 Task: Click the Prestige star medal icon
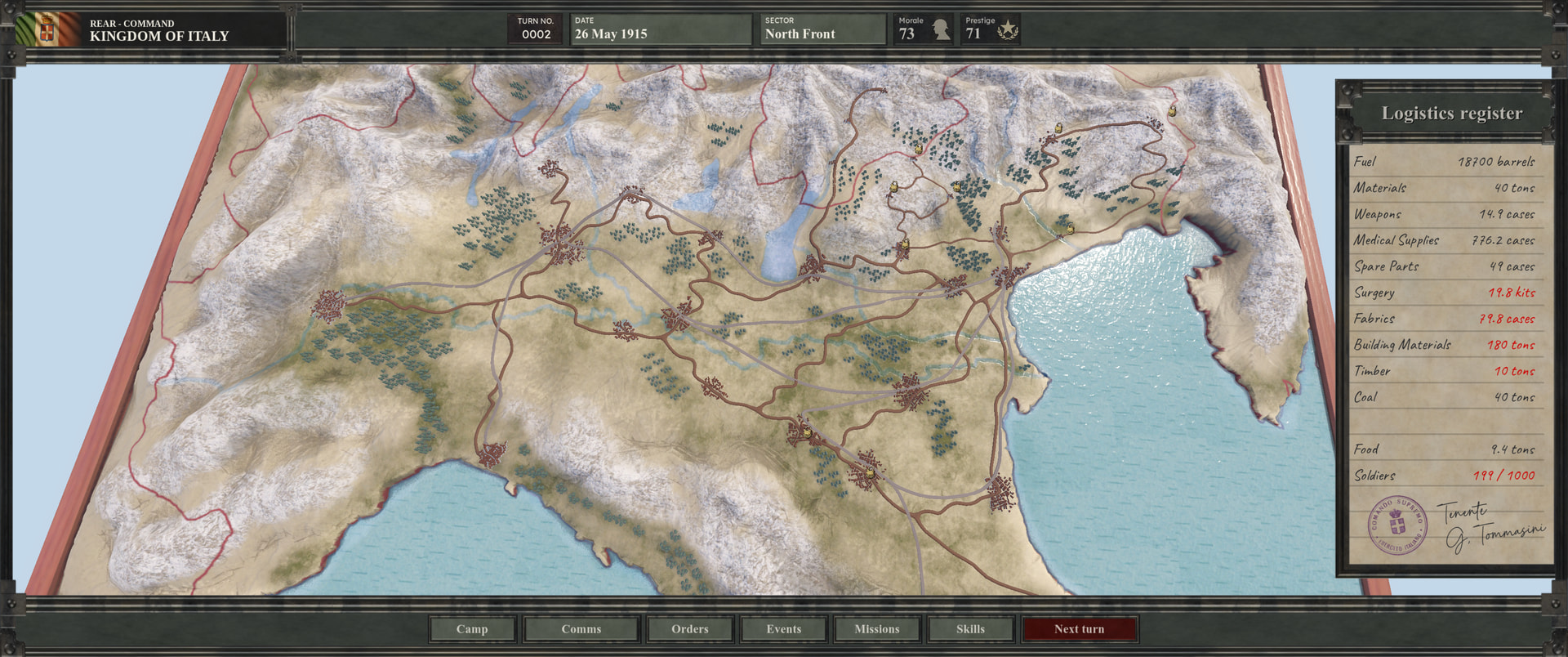(1008, 31)
